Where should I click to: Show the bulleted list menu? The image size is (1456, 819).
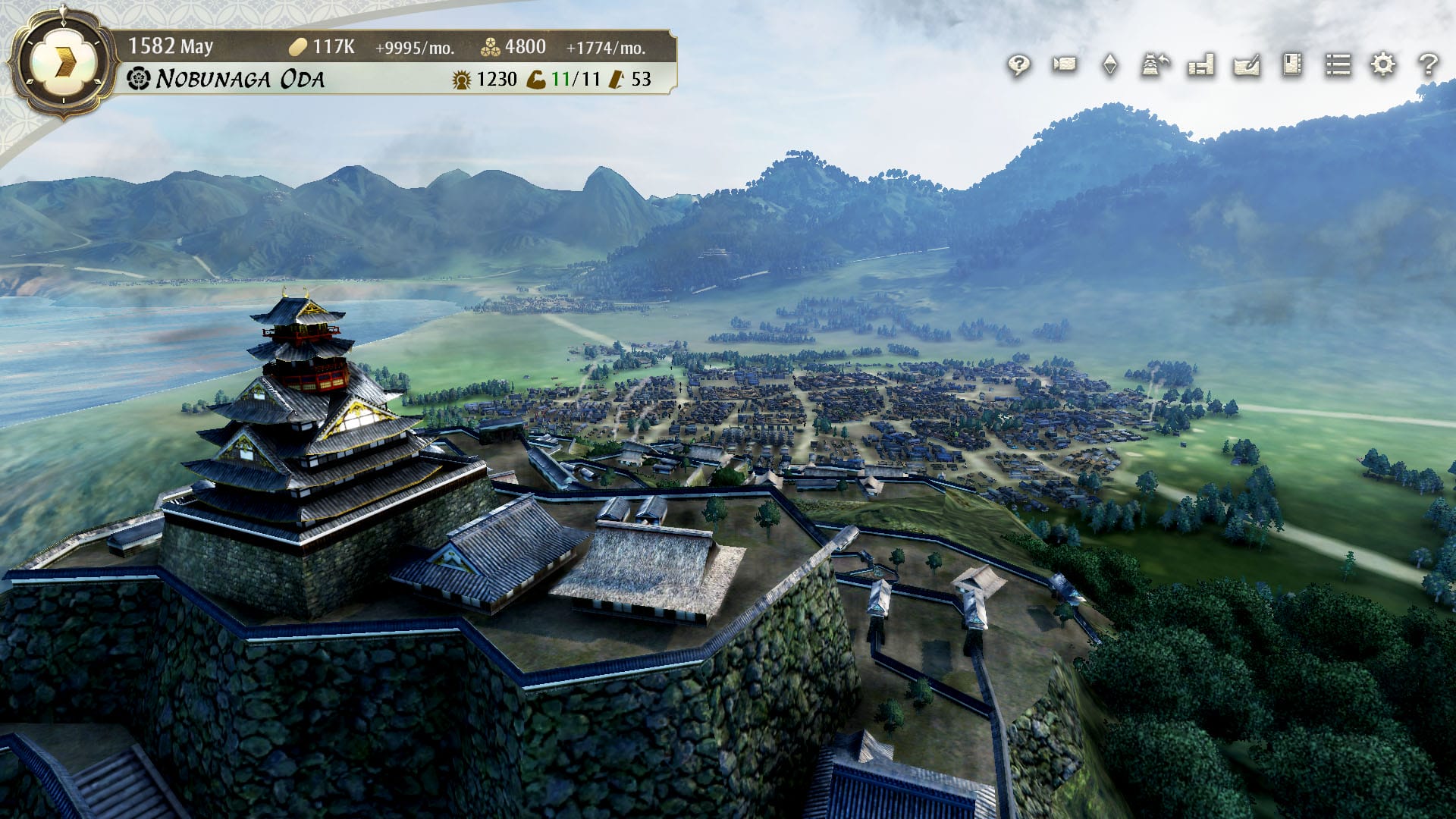(x=1338, y=65)
